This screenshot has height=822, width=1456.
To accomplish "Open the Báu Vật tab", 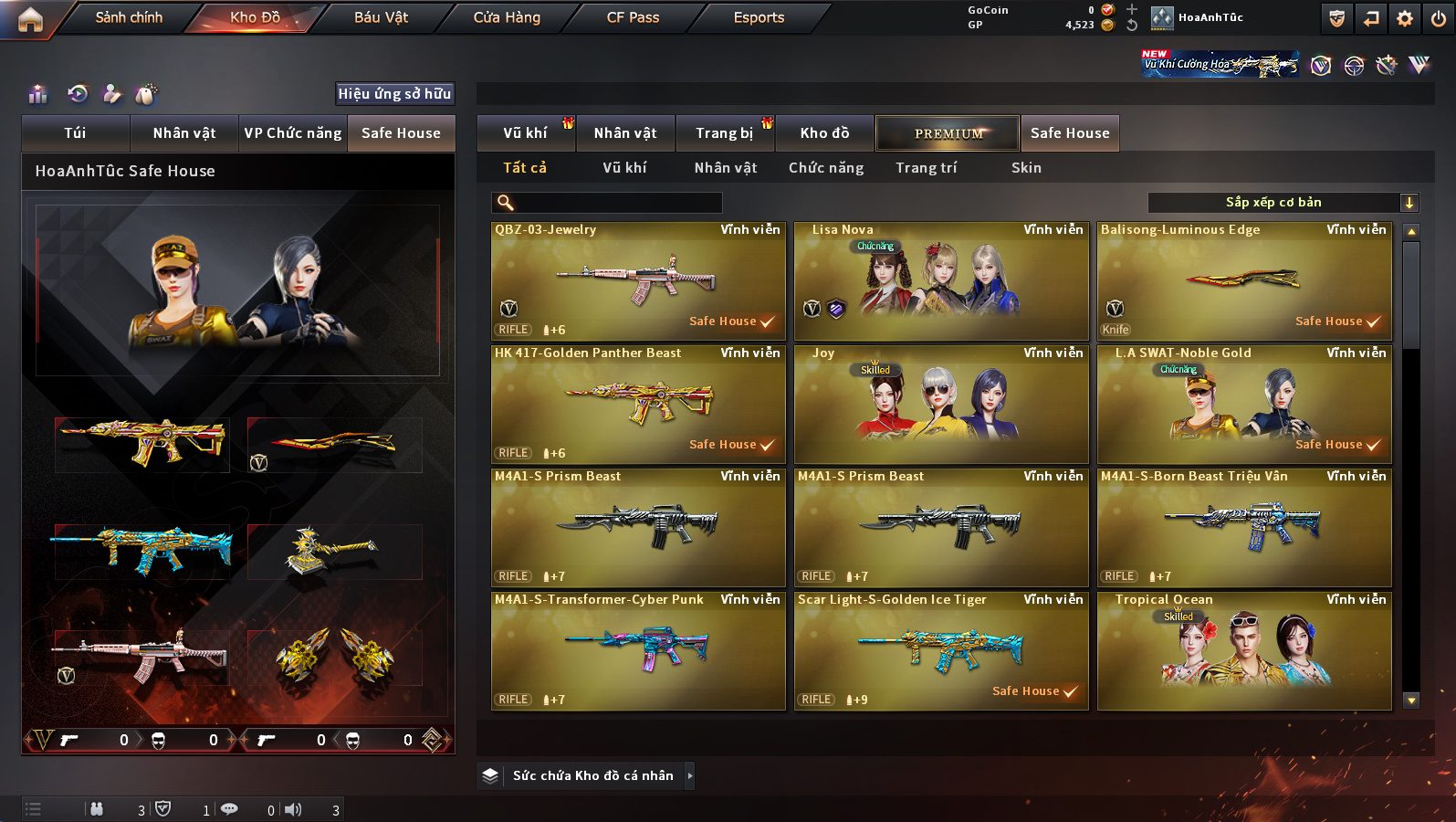I will (381, 17).
